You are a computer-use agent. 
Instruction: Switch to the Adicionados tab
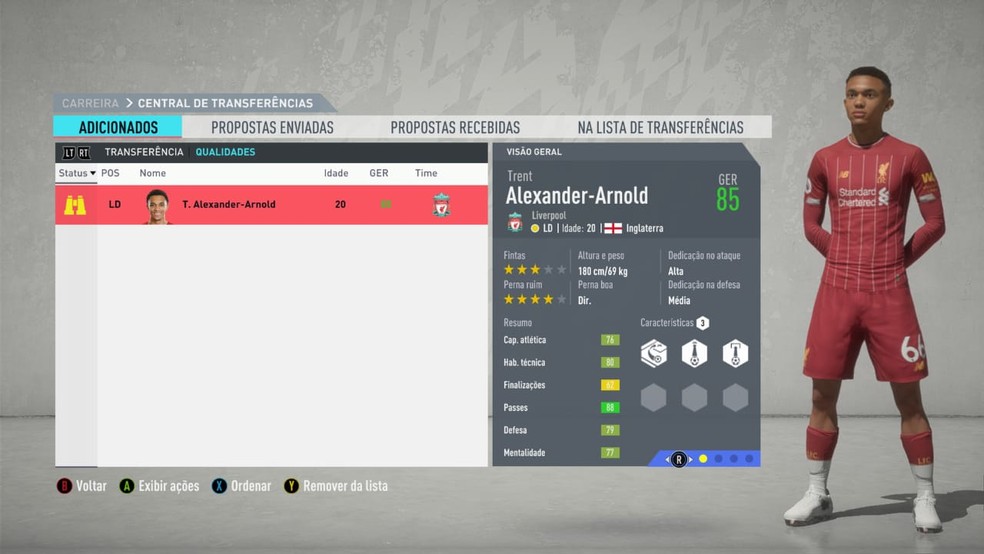tap(118, 127)
